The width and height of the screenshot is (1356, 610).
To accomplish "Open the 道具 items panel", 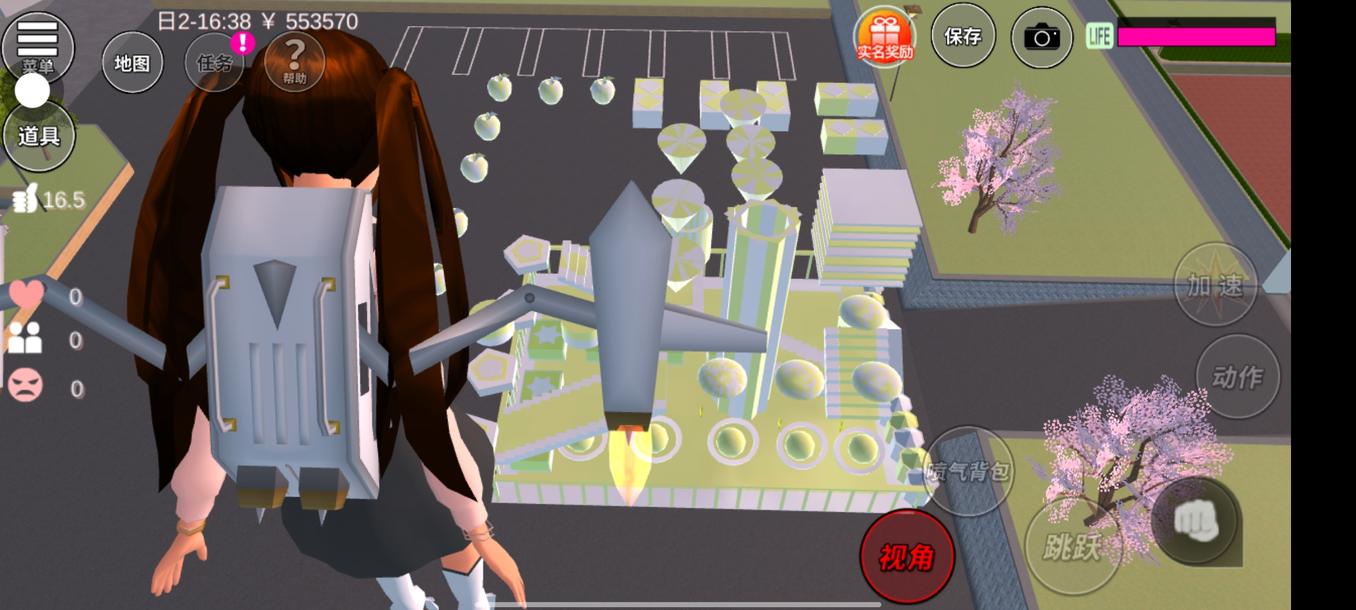I will [39, 136].
